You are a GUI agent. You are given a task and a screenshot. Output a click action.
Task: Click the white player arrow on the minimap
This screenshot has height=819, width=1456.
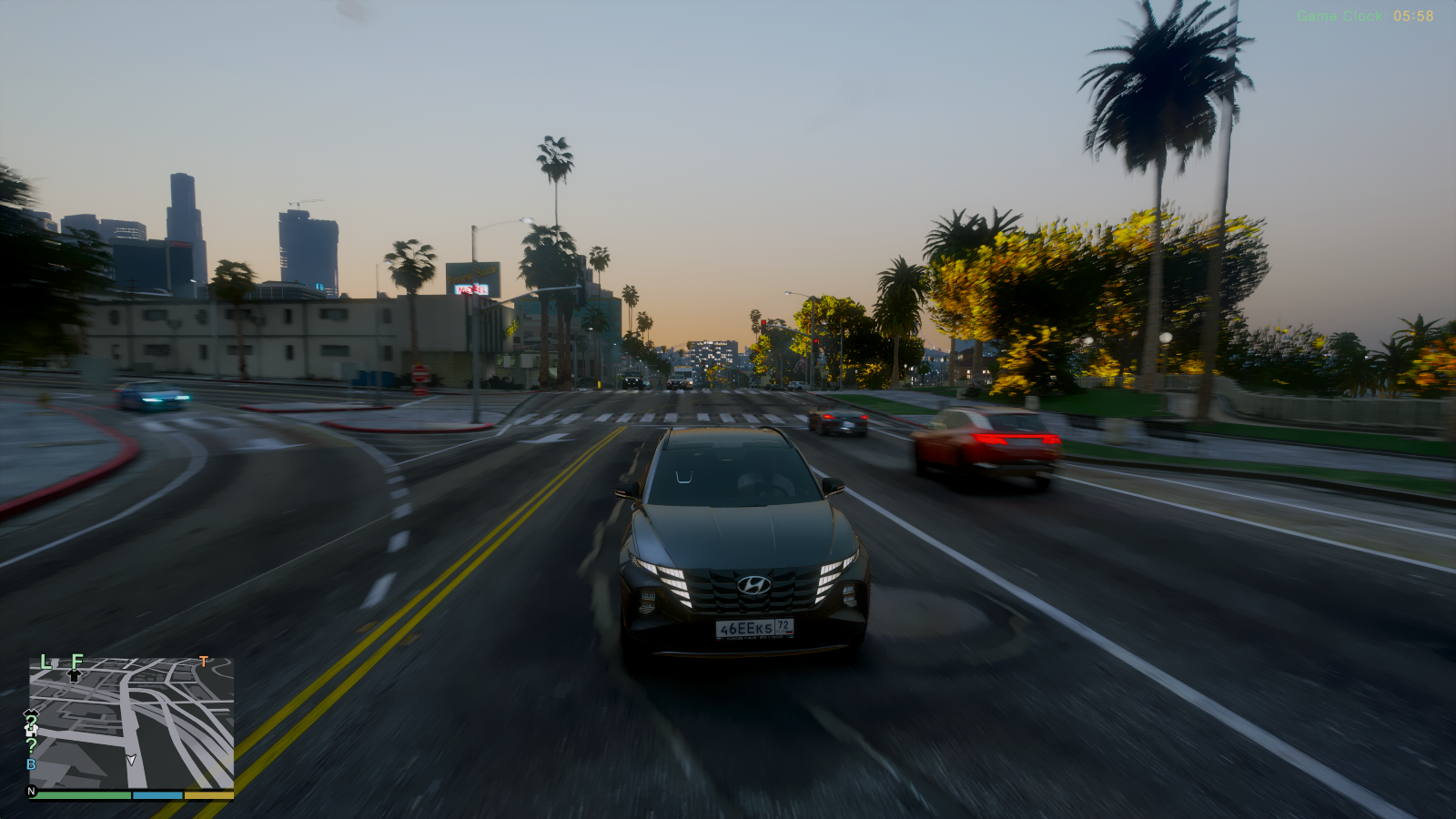[x=131, y=760]
